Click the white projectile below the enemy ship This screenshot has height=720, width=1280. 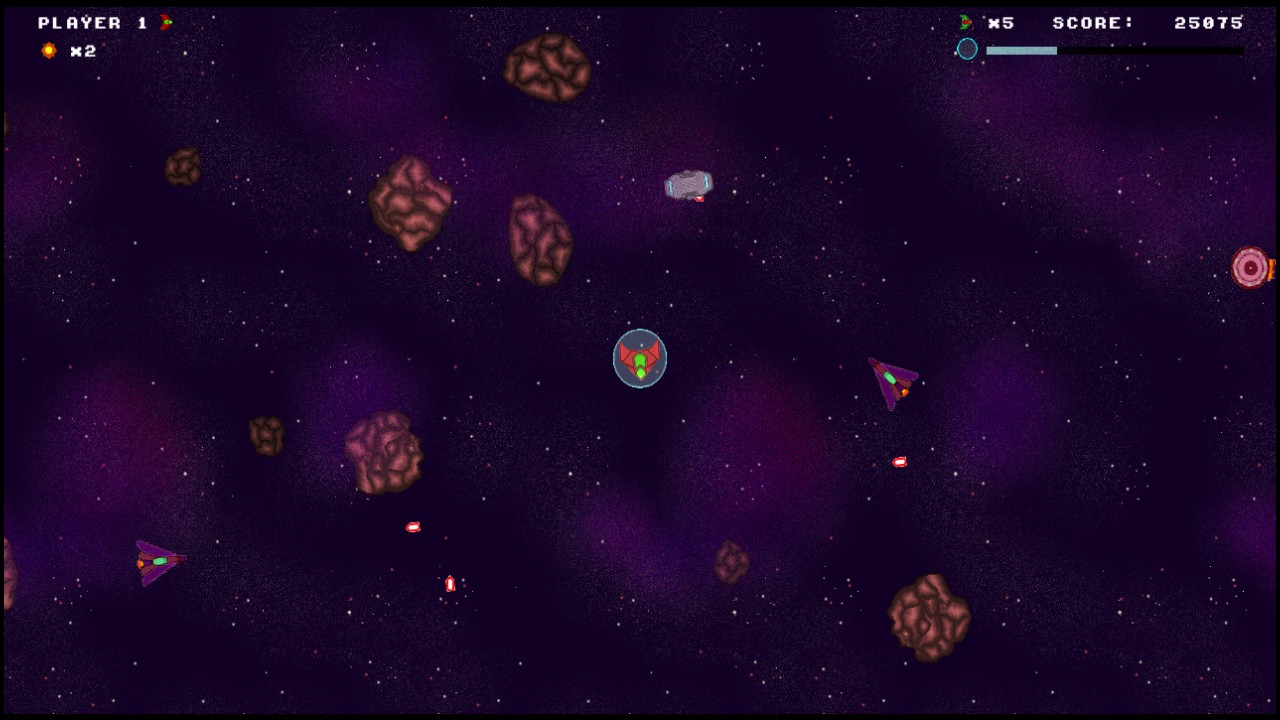pos(897,460)
